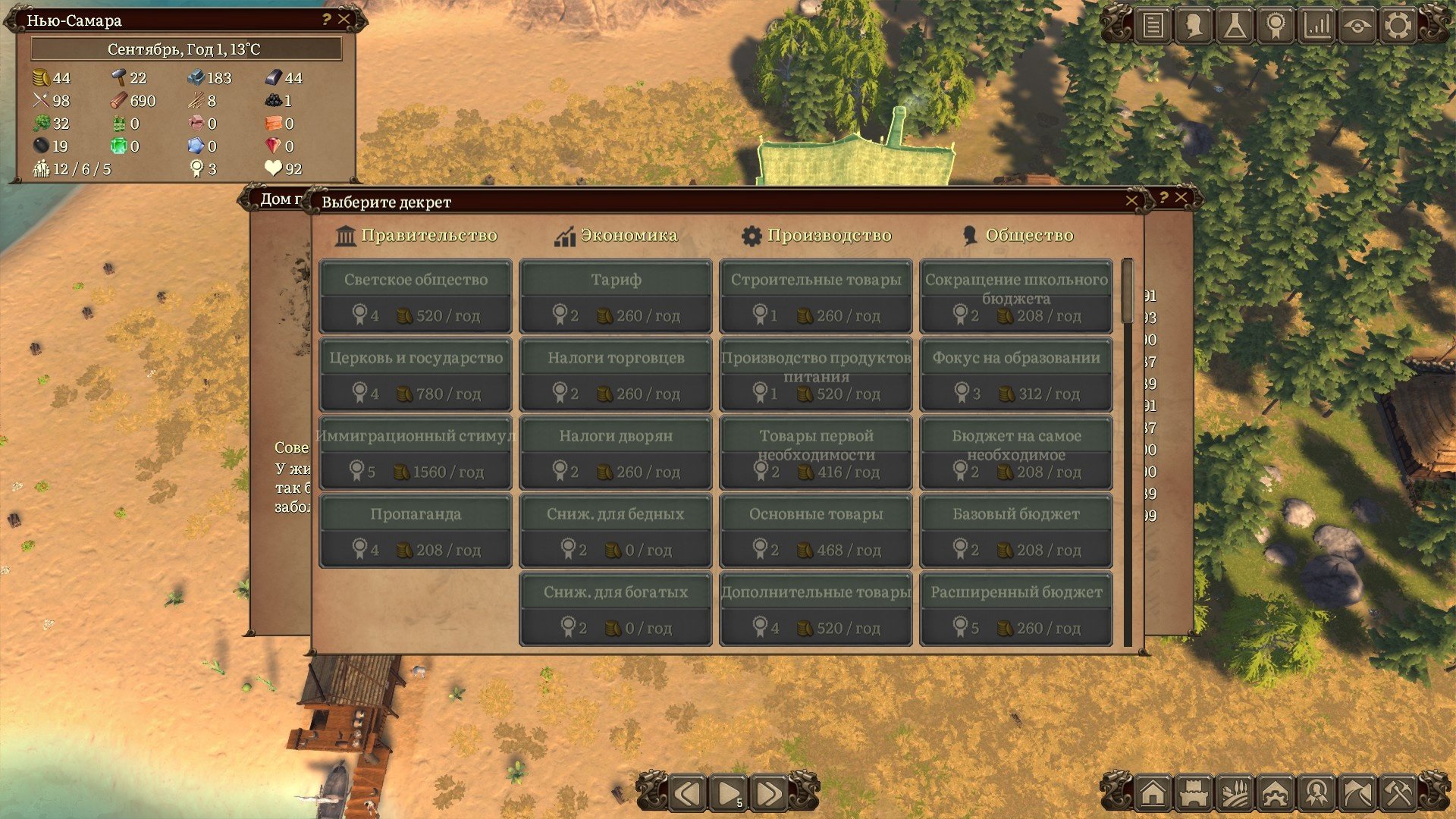Select the Иммиграционный стимул decree
The image size is (1456, 819).
[416, 453]
